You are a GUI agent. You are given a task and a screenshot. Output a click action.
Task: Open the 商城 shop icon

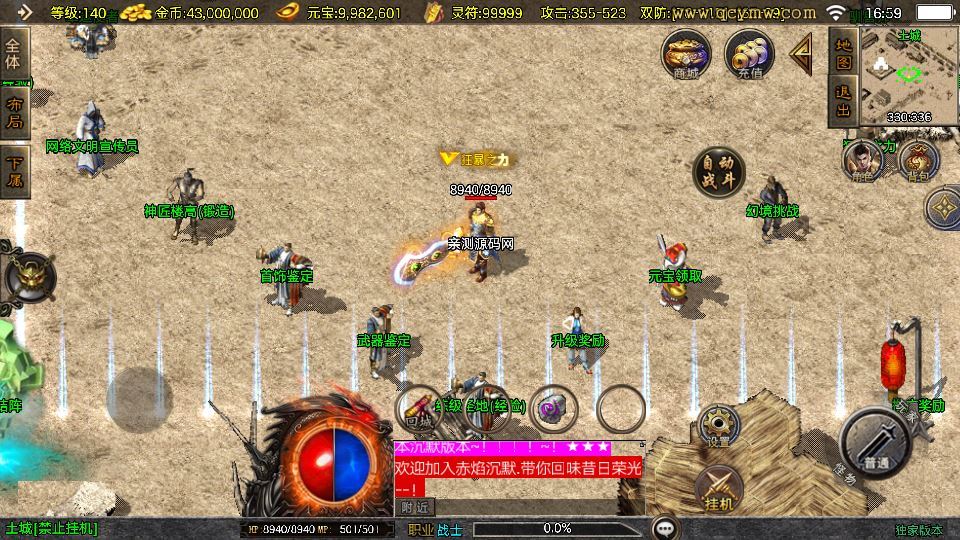click(x=686, y=53)
